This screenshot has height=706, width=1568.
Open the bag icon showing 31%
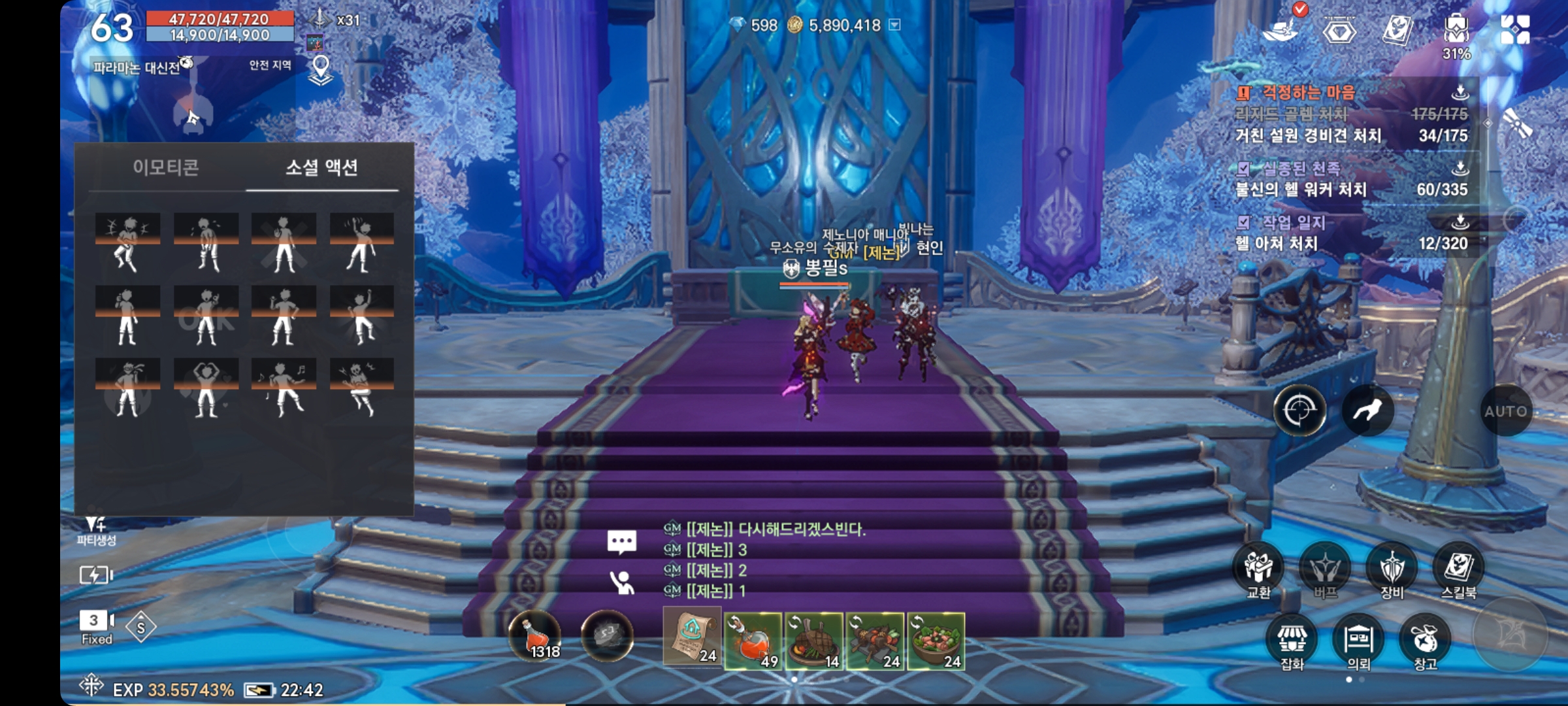coord(1456,33)
